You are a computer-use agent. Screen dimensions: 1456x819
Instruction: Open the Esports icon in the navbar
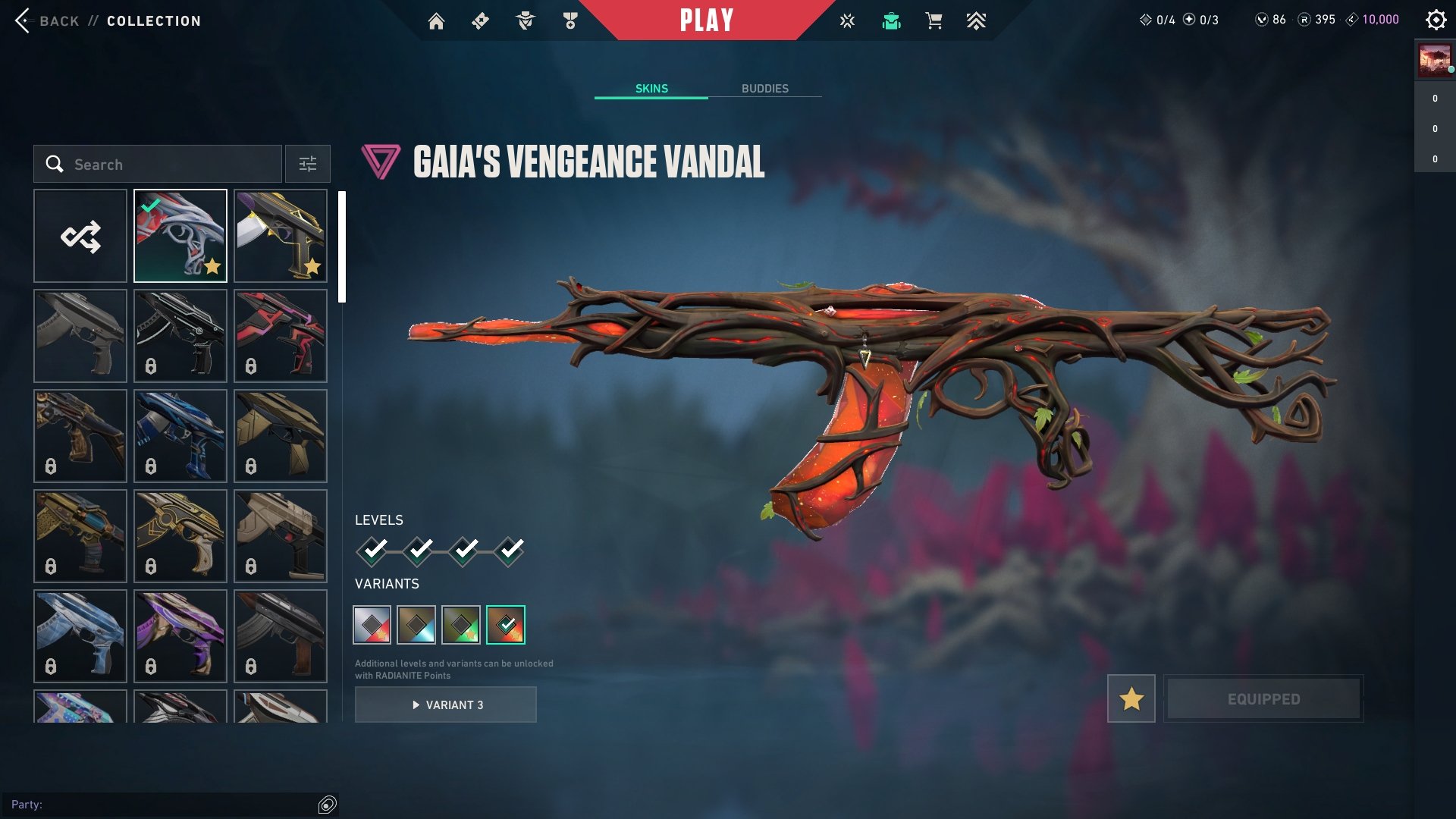[x=976, y=20]
